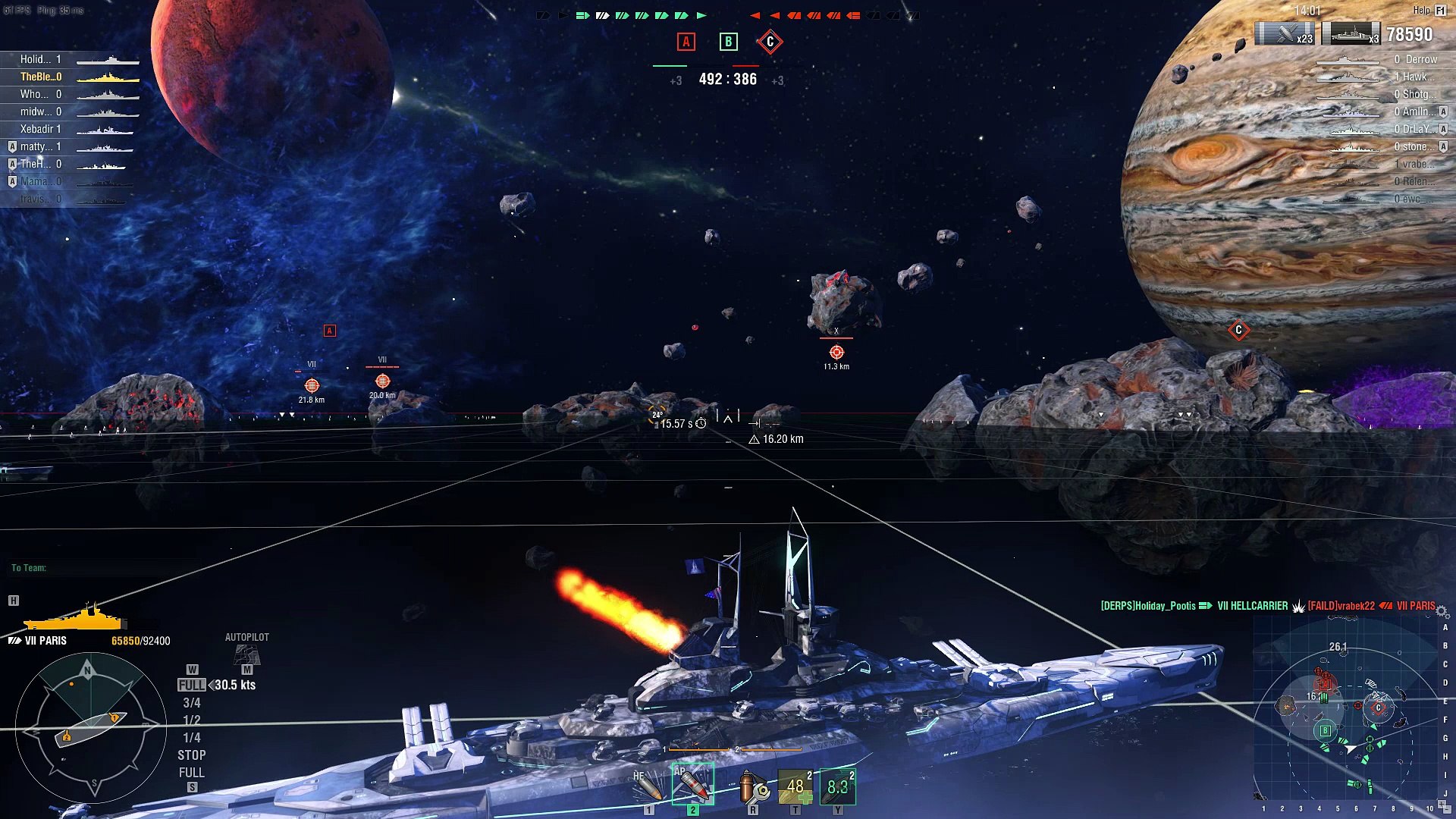Activate the Damage Control Party consumable
The height and width of the screenshot is (819, 1456).
753,786
